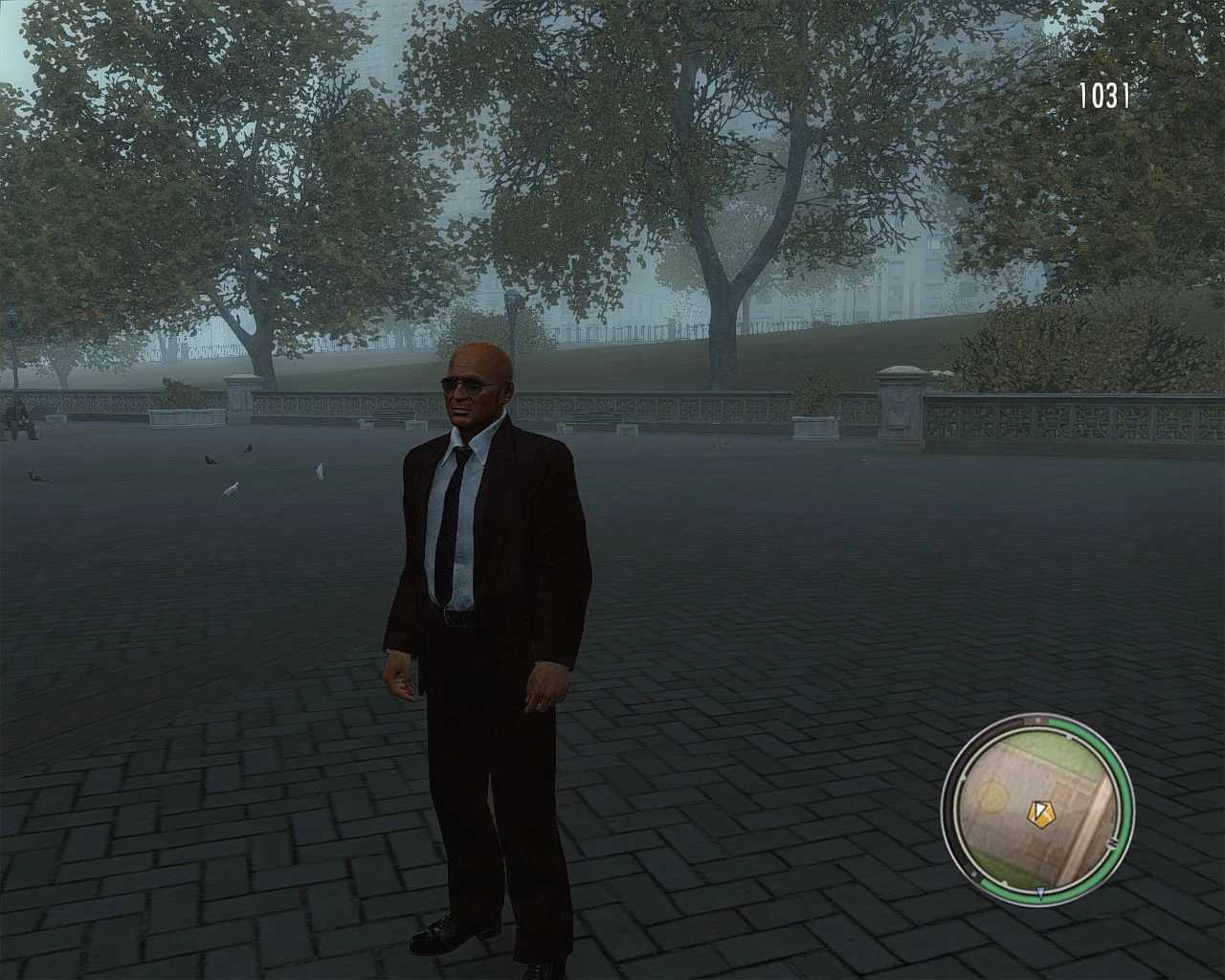Viewport: 1225px width, 980px height.
Task: Click the double-line notch on the minimap's right edge
Action: (1113, 843)
